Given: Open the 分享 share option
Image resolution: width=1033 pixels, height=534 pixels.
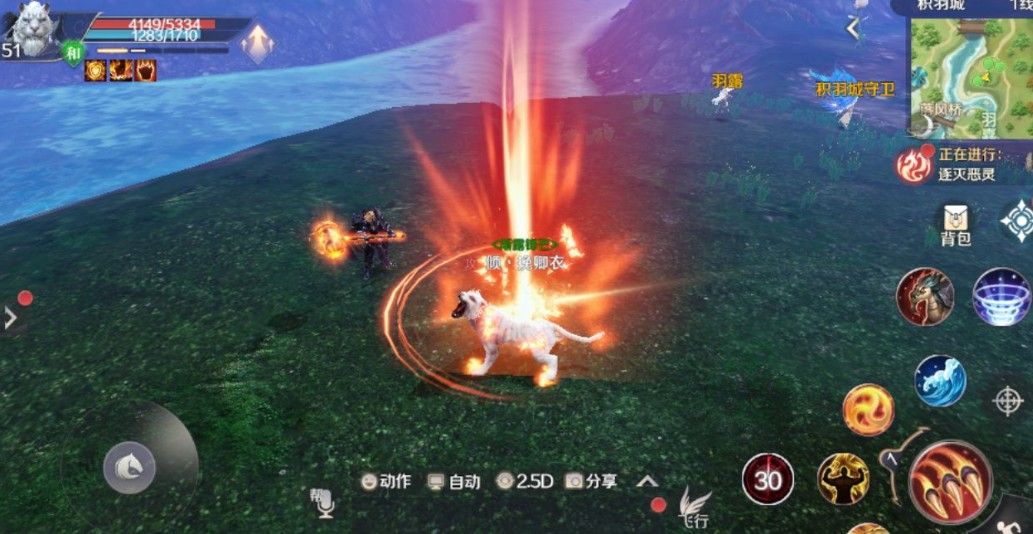Looking at the screenshot, I should pyautogui.click(x=591, y=481).
